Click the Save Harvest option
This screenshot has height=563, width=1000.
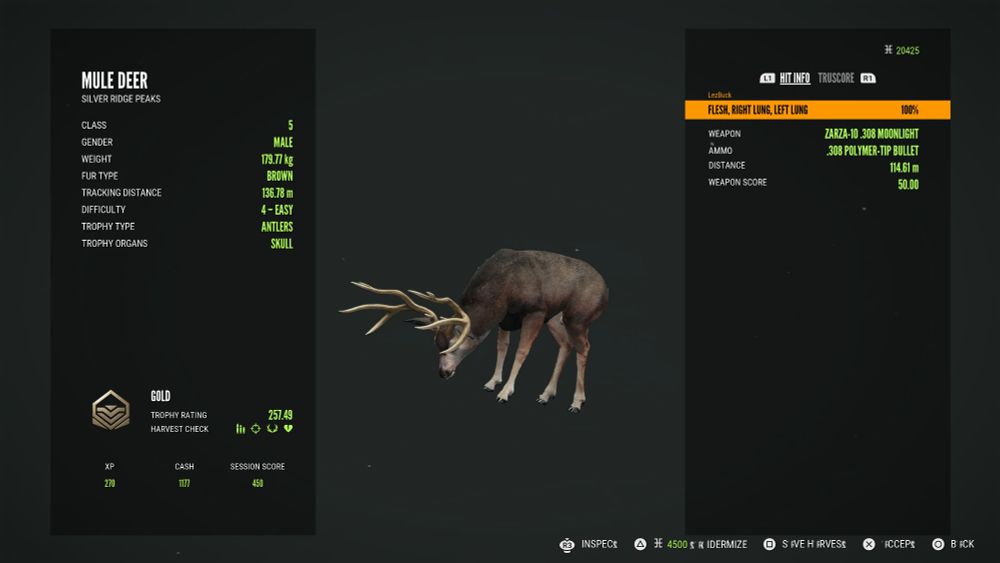click(x=811, y=544)
